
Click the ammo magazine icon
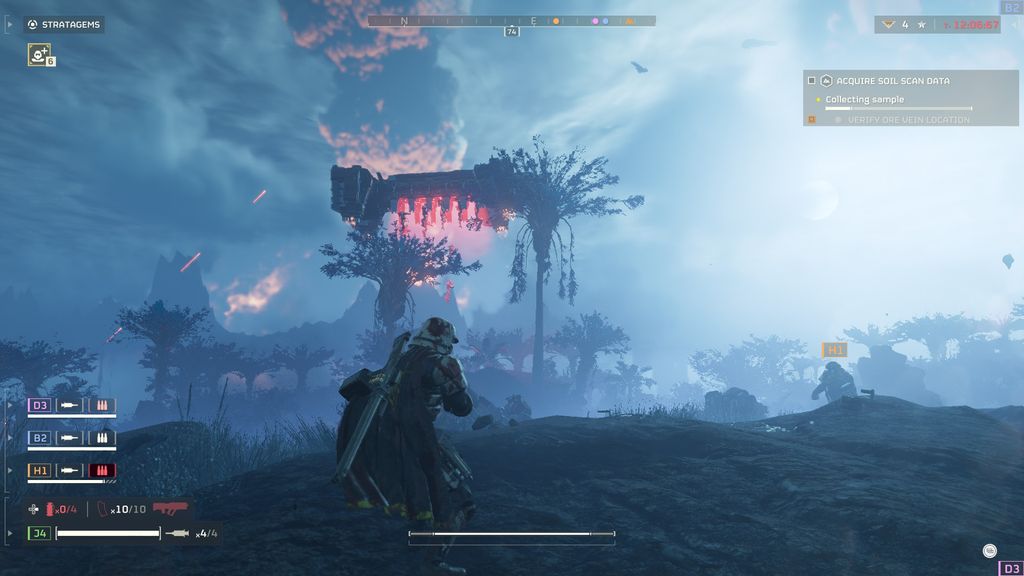click(x=102, y=509)
